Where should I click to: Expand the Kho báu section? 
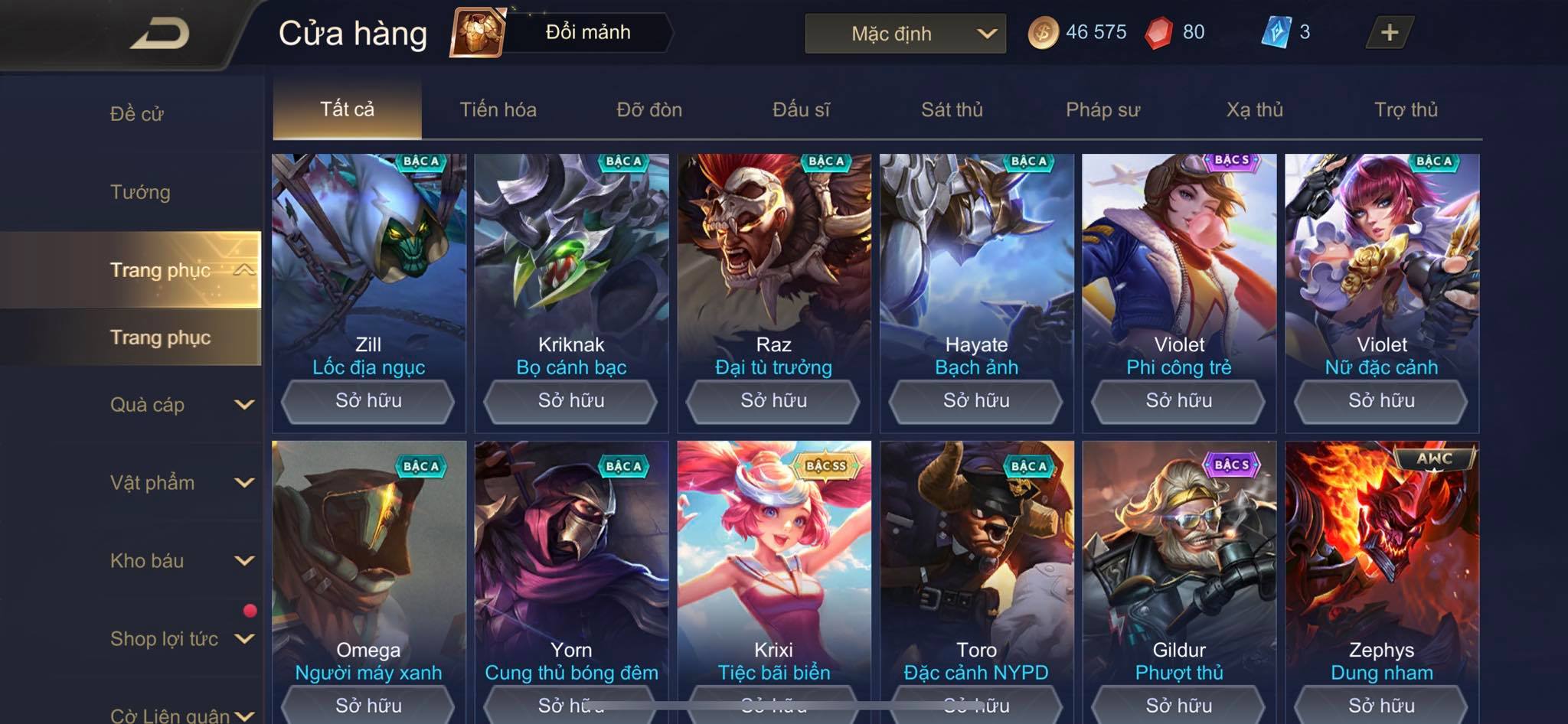coord(181,561)
